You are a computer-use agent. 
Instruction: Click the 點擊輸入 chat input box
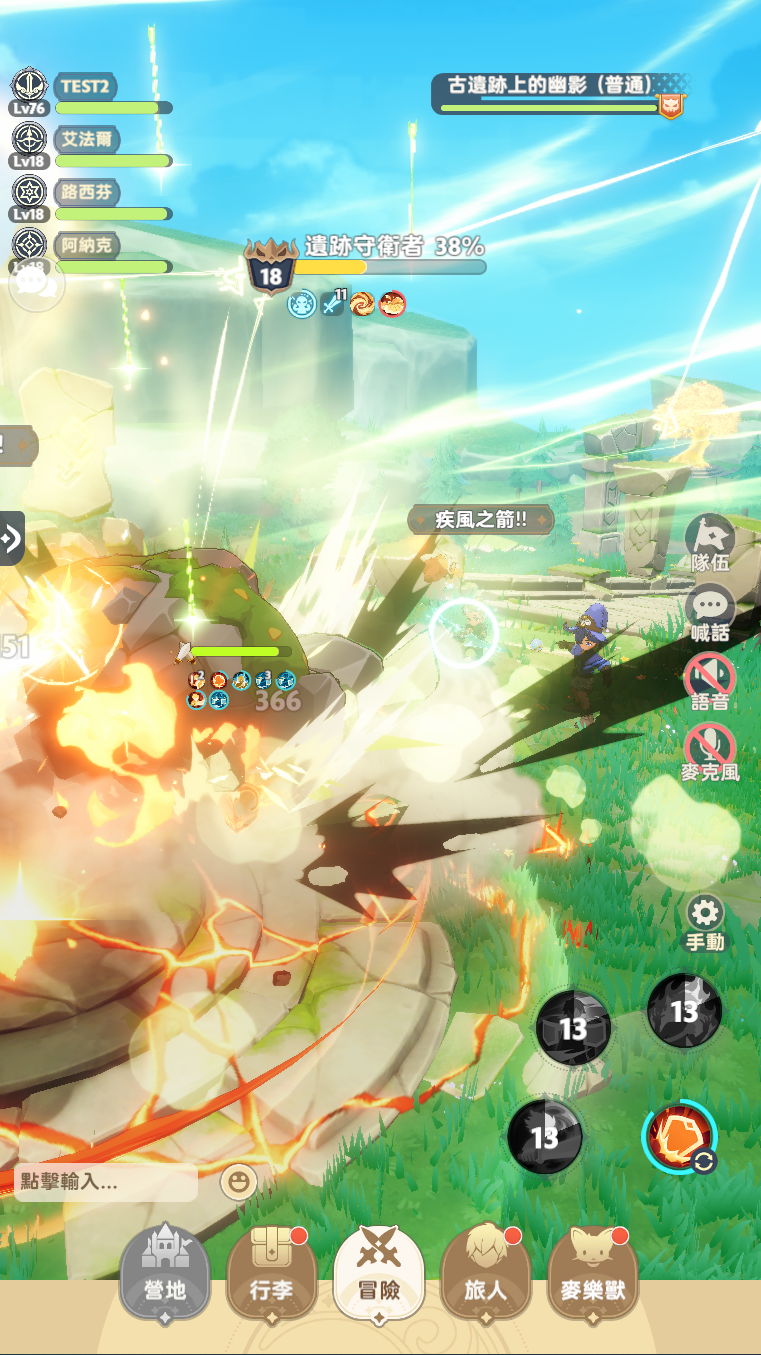pos(106,1183)
